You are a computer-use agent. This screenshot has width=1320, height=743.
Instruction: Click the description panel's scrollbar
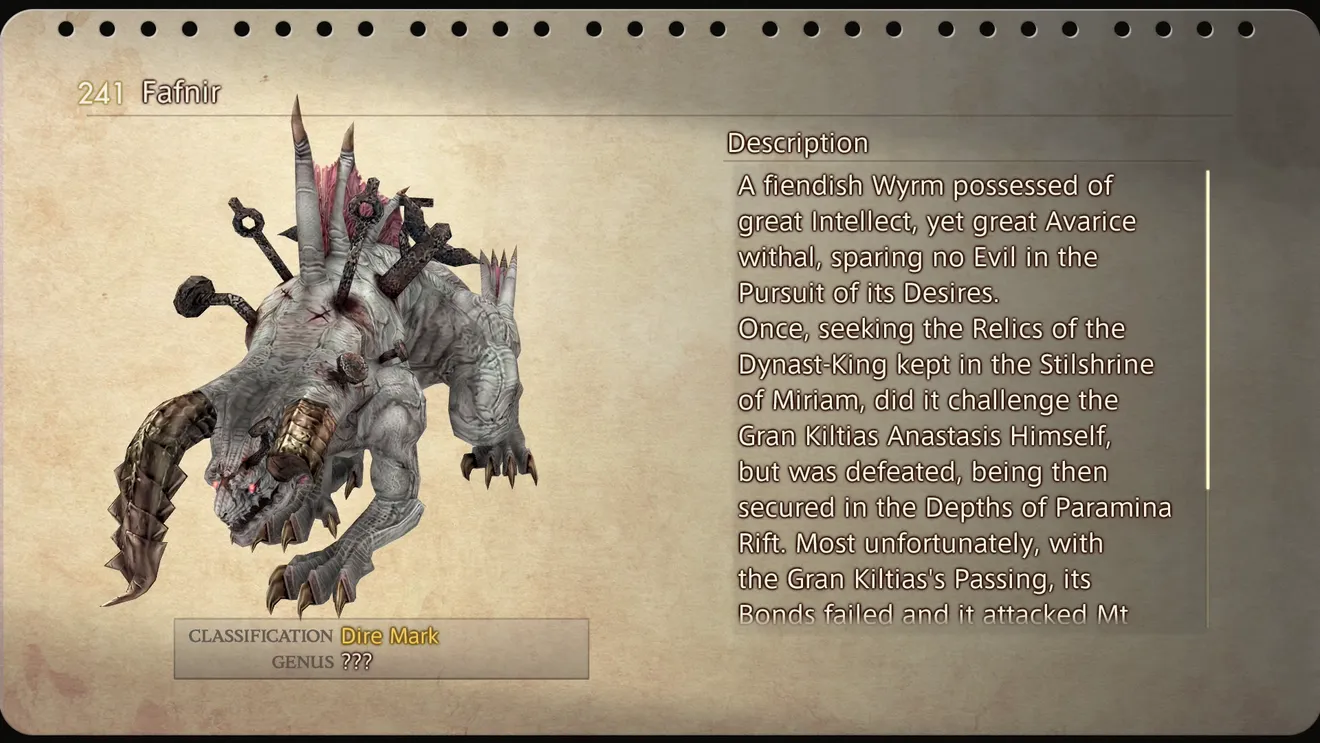(1207, 330)
